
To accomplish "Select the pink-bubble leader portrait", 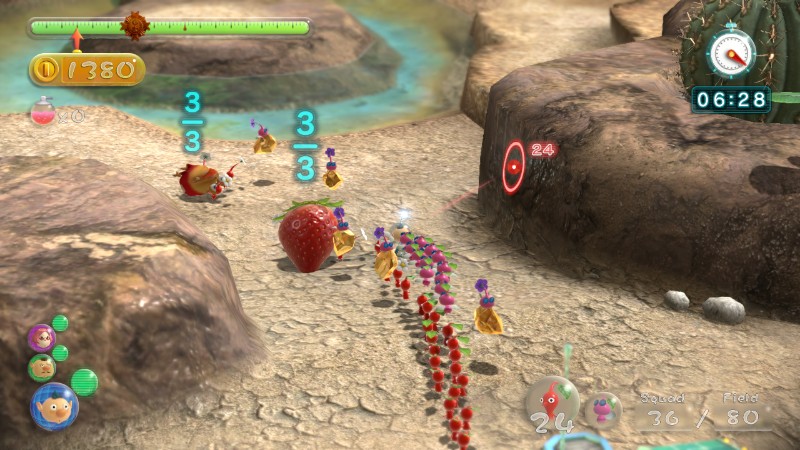I will pos(41,337).
